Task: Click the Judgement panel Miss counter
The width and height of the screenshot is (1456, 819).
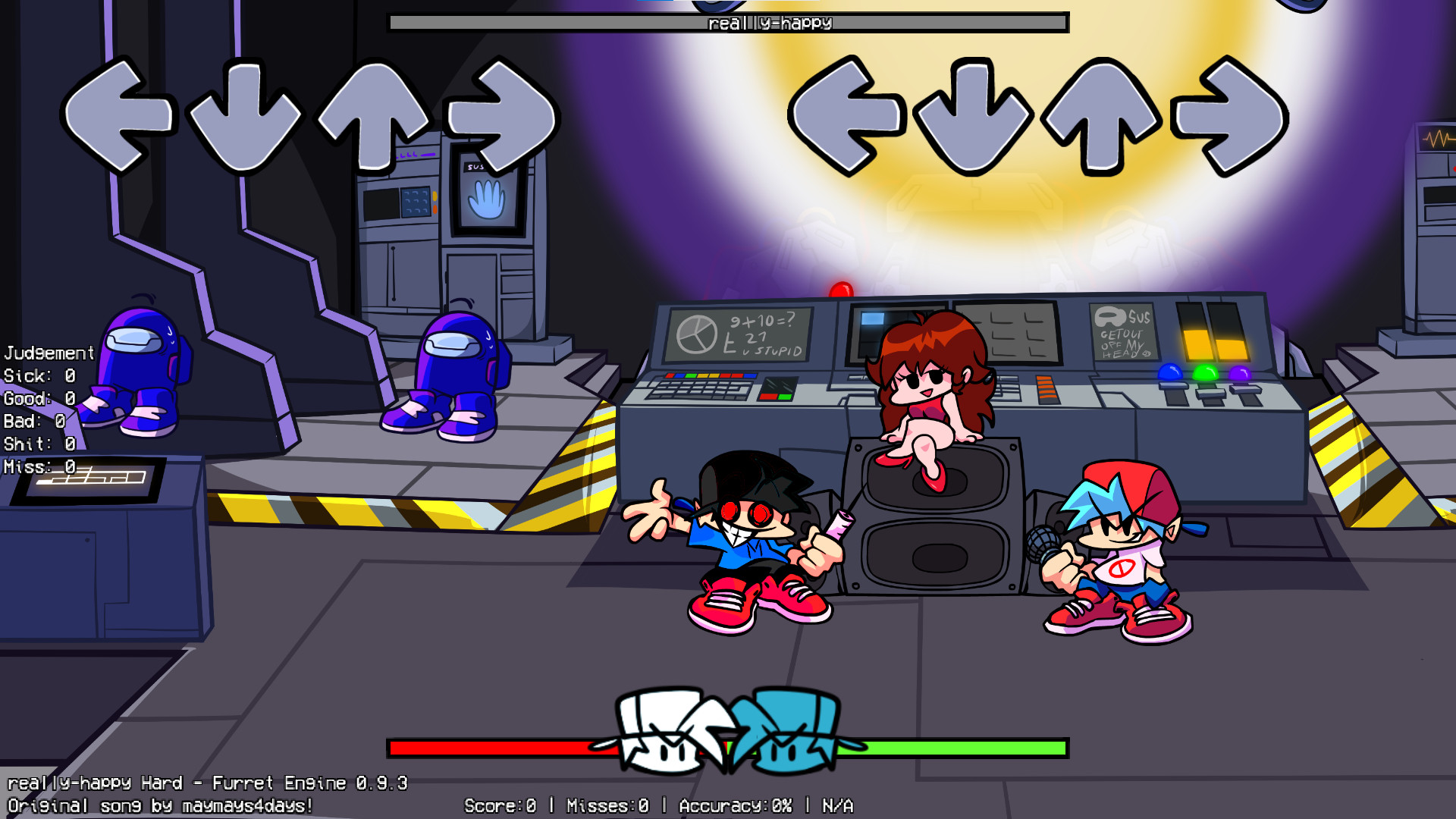Action: pos(36,467)
